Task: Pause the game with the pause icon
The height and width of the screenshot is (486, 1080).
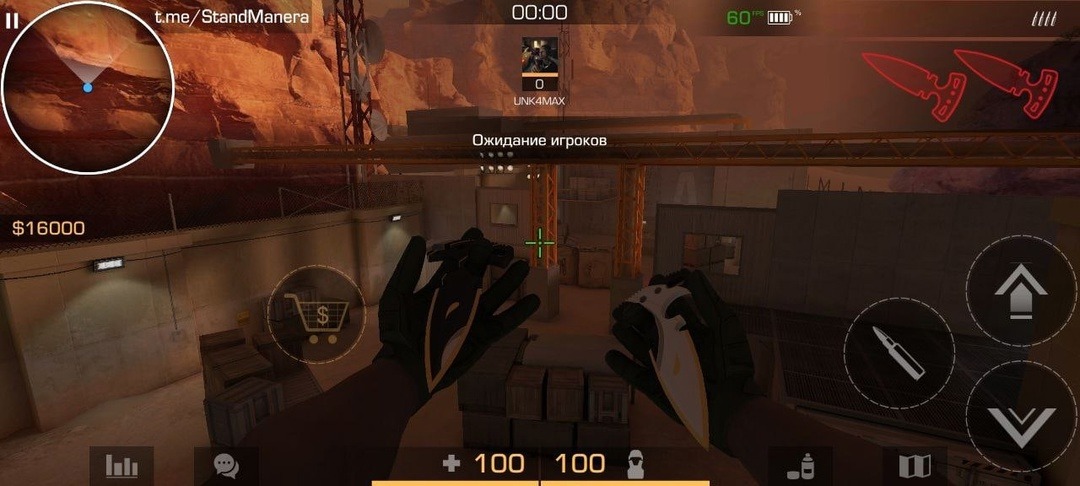Action: pyautogui.click(x=12, y=21)
